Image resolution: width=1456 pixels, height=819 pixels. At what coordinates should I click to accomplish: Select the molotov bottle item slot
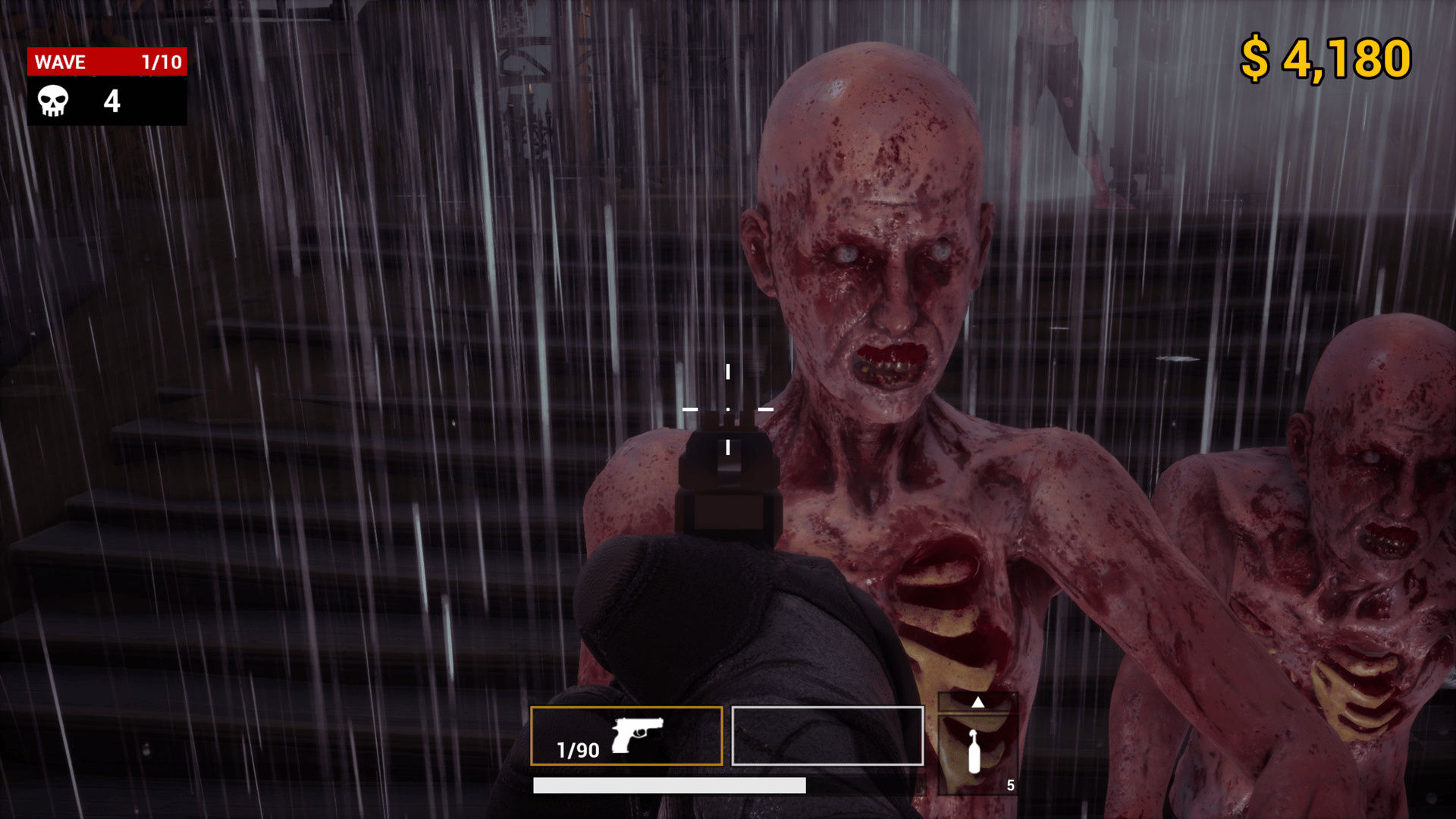pos(977,754)
